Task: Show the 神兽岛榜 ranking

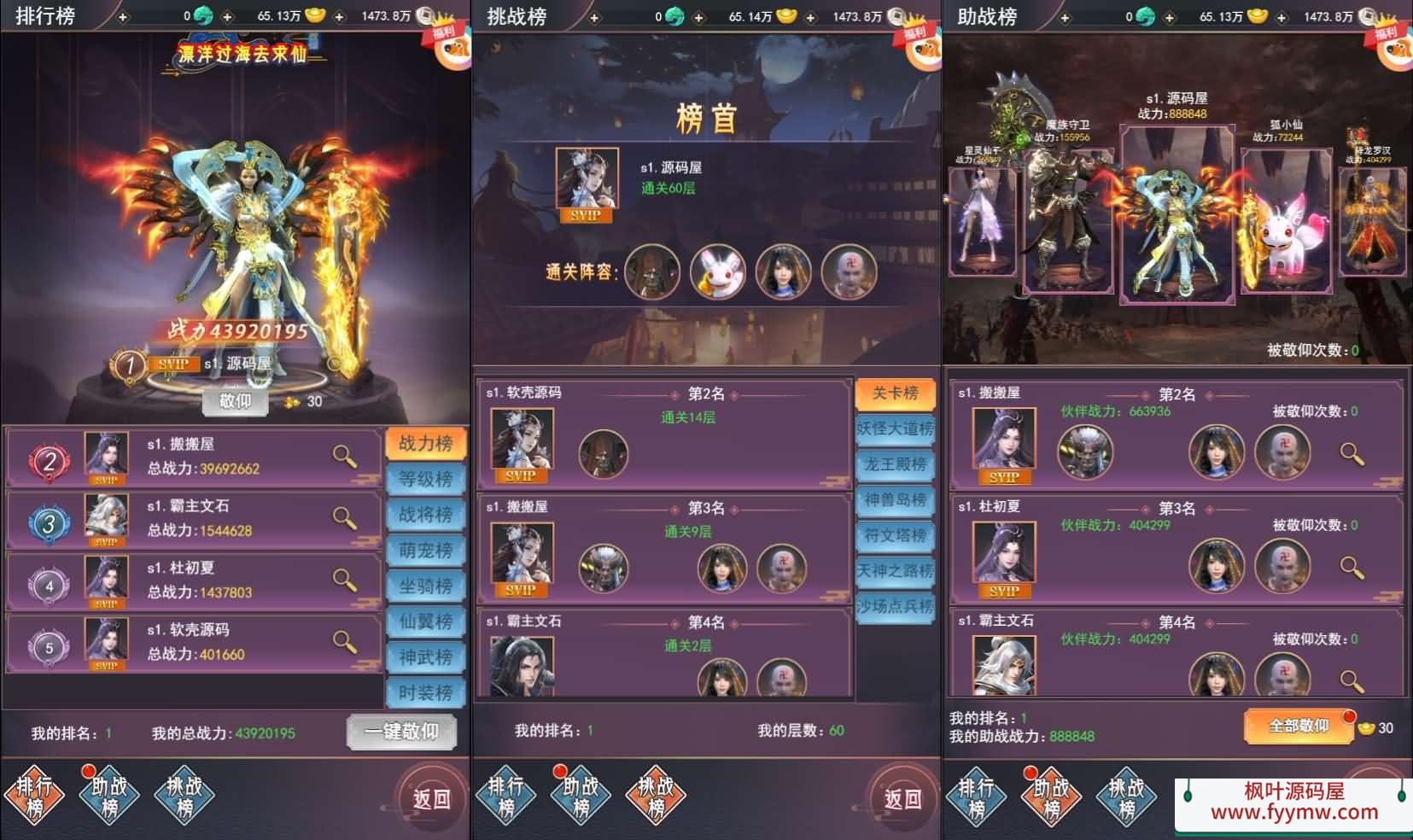Action: [895, 499]
